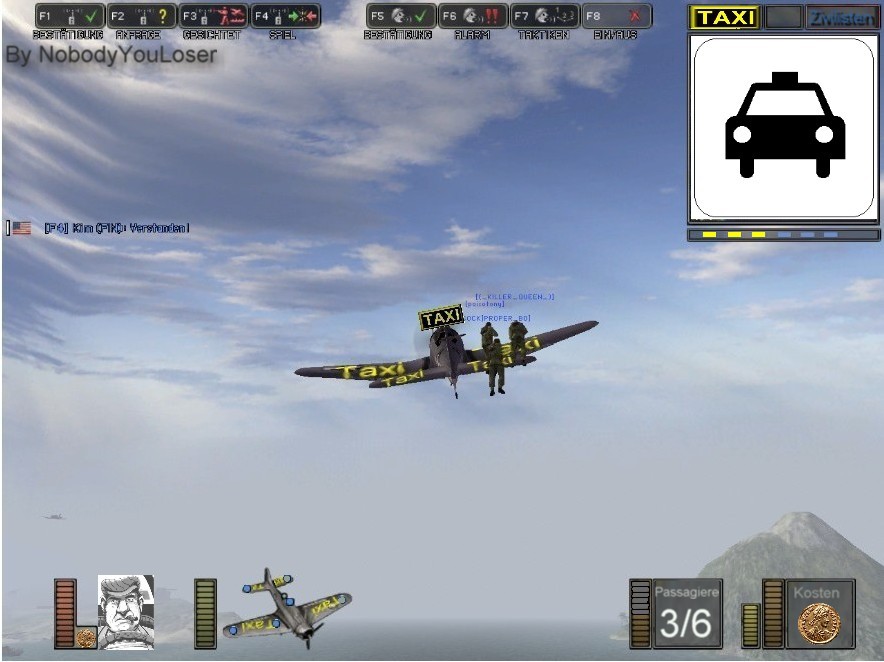
Task: Open the F1 Bestätigung radio menu
Action: [70, 16]
